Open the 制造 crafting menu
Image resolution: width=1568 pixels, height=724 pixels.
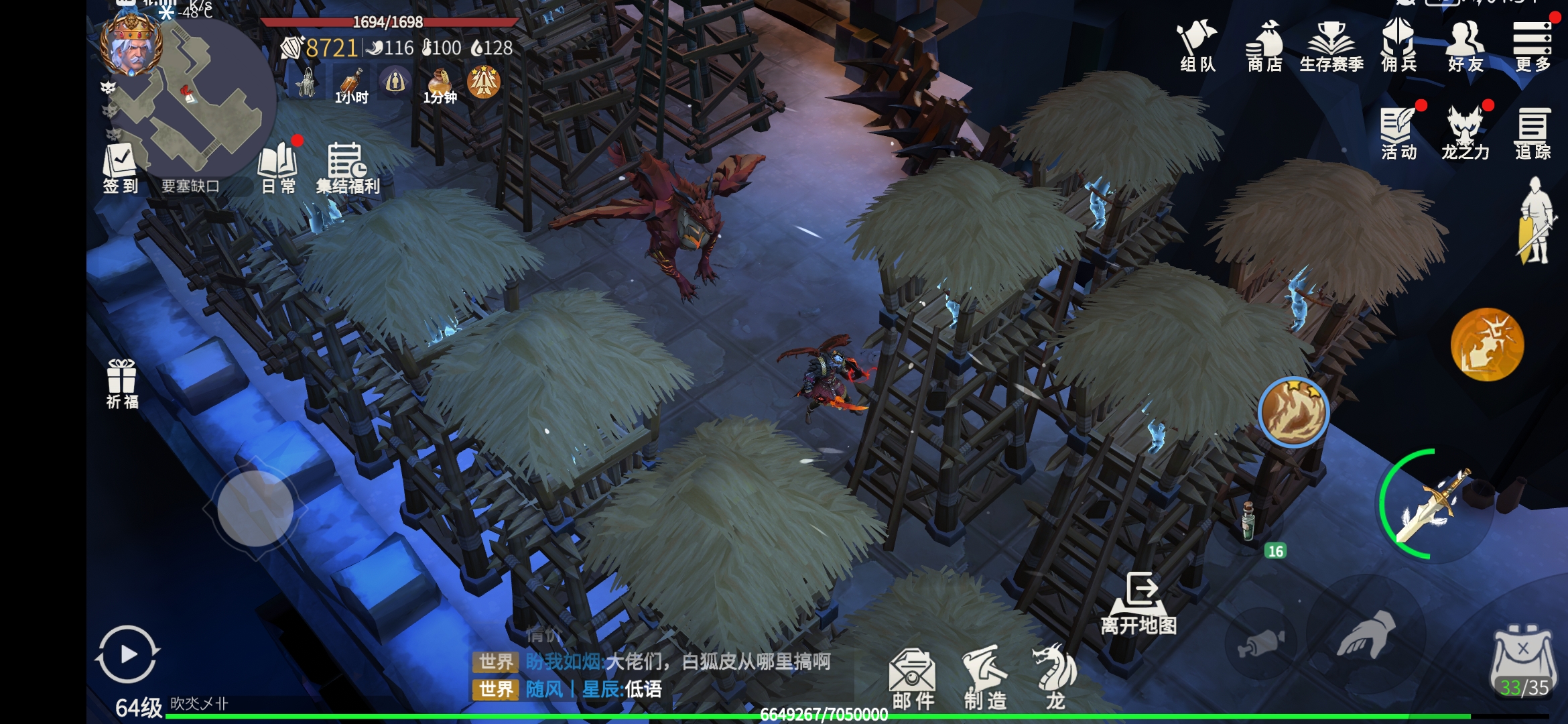point(985,678)
